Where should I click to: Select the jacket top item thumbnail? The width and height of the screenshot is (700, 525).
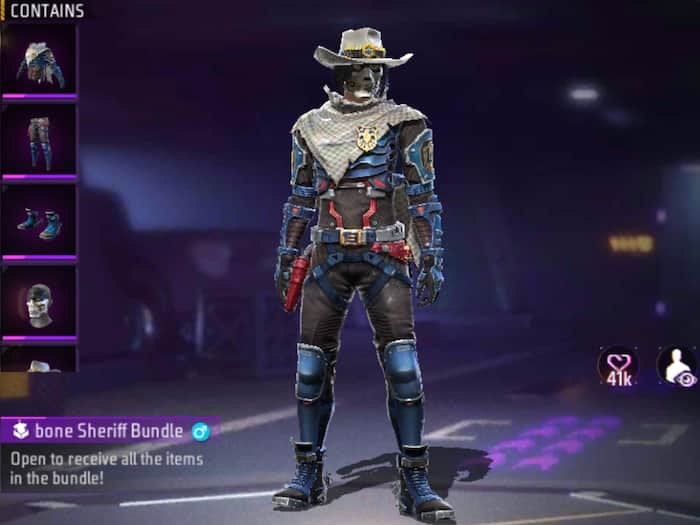coord(39,60)
